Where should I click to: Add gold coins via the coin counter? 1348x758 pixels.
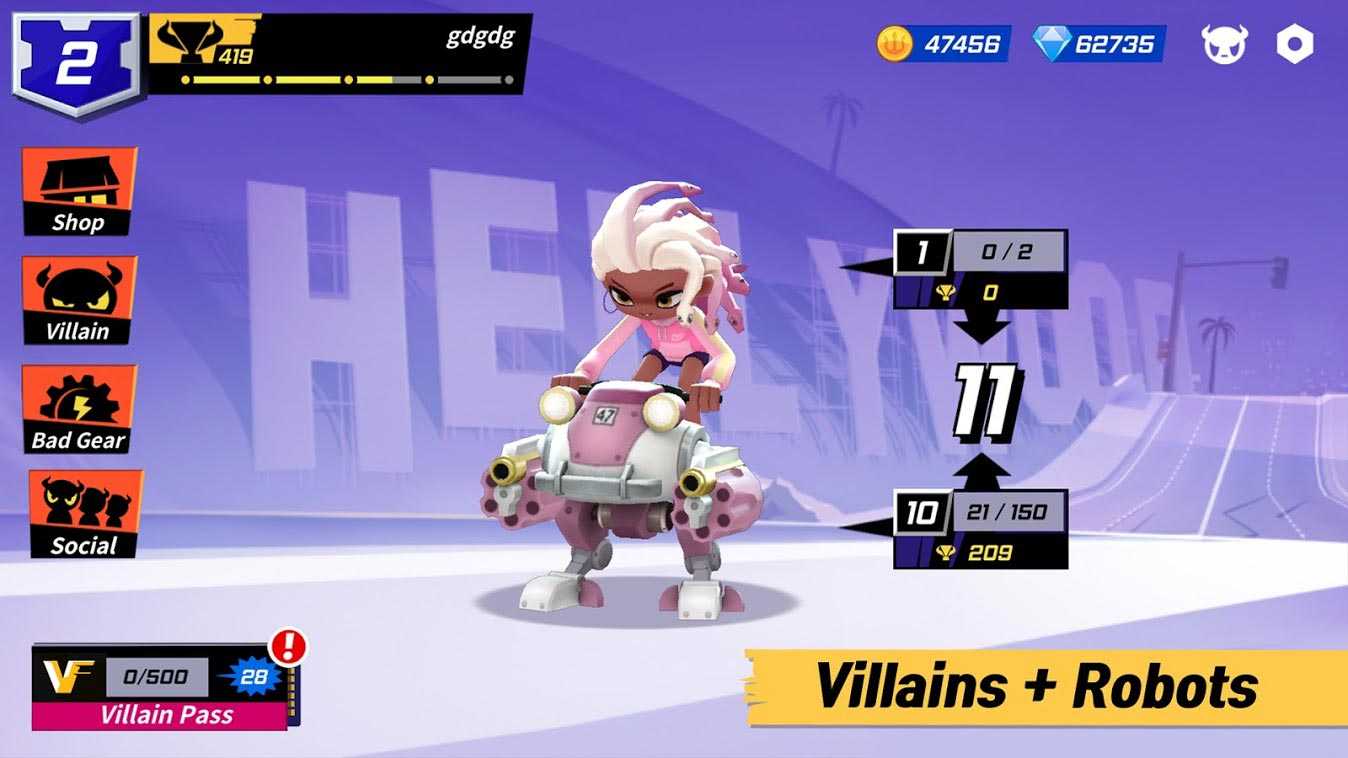click(x=944, y=44)
